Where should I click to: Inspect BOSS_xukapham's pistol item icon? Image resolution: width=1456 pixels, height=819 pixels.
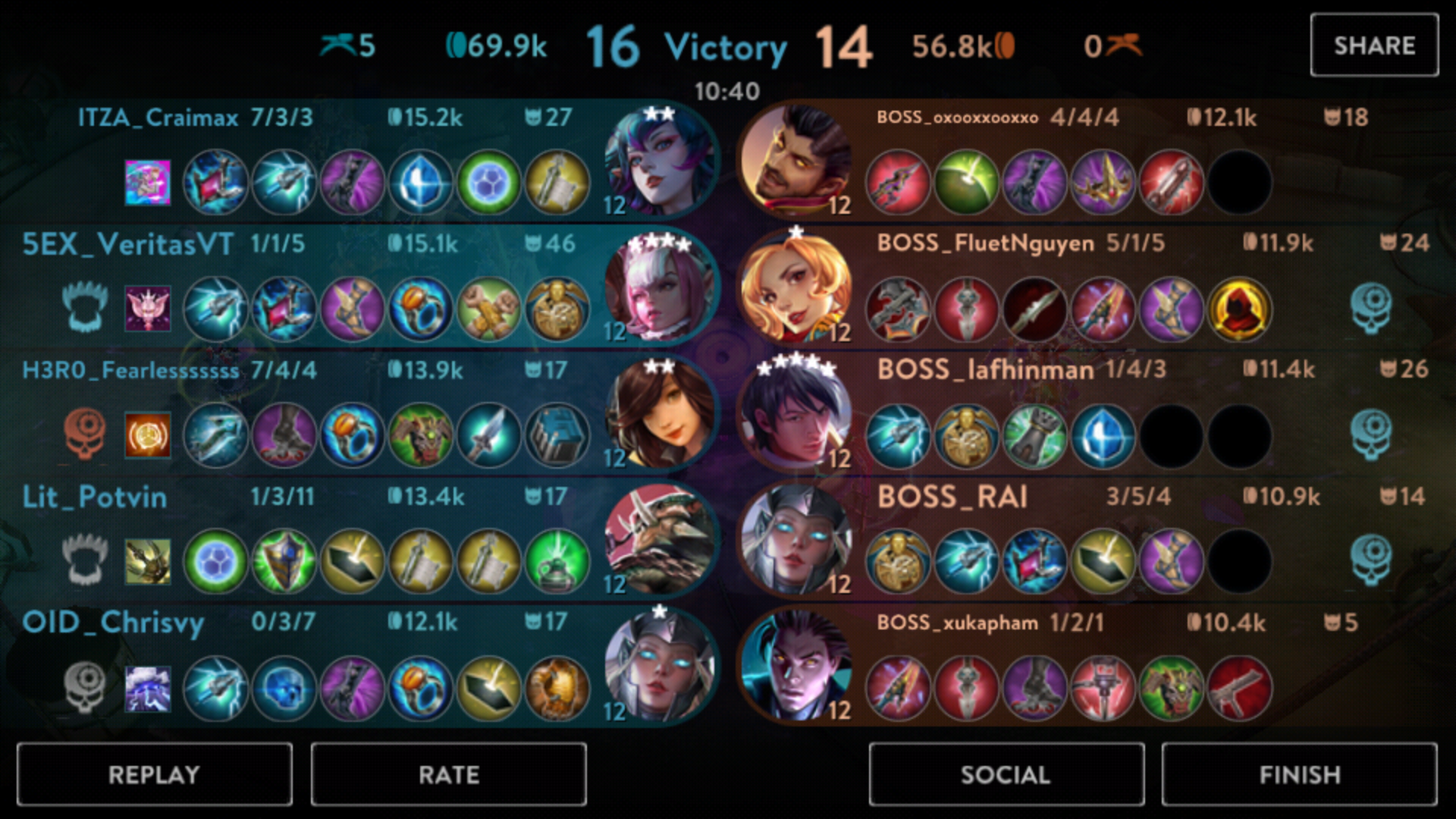click(1239, 688)
